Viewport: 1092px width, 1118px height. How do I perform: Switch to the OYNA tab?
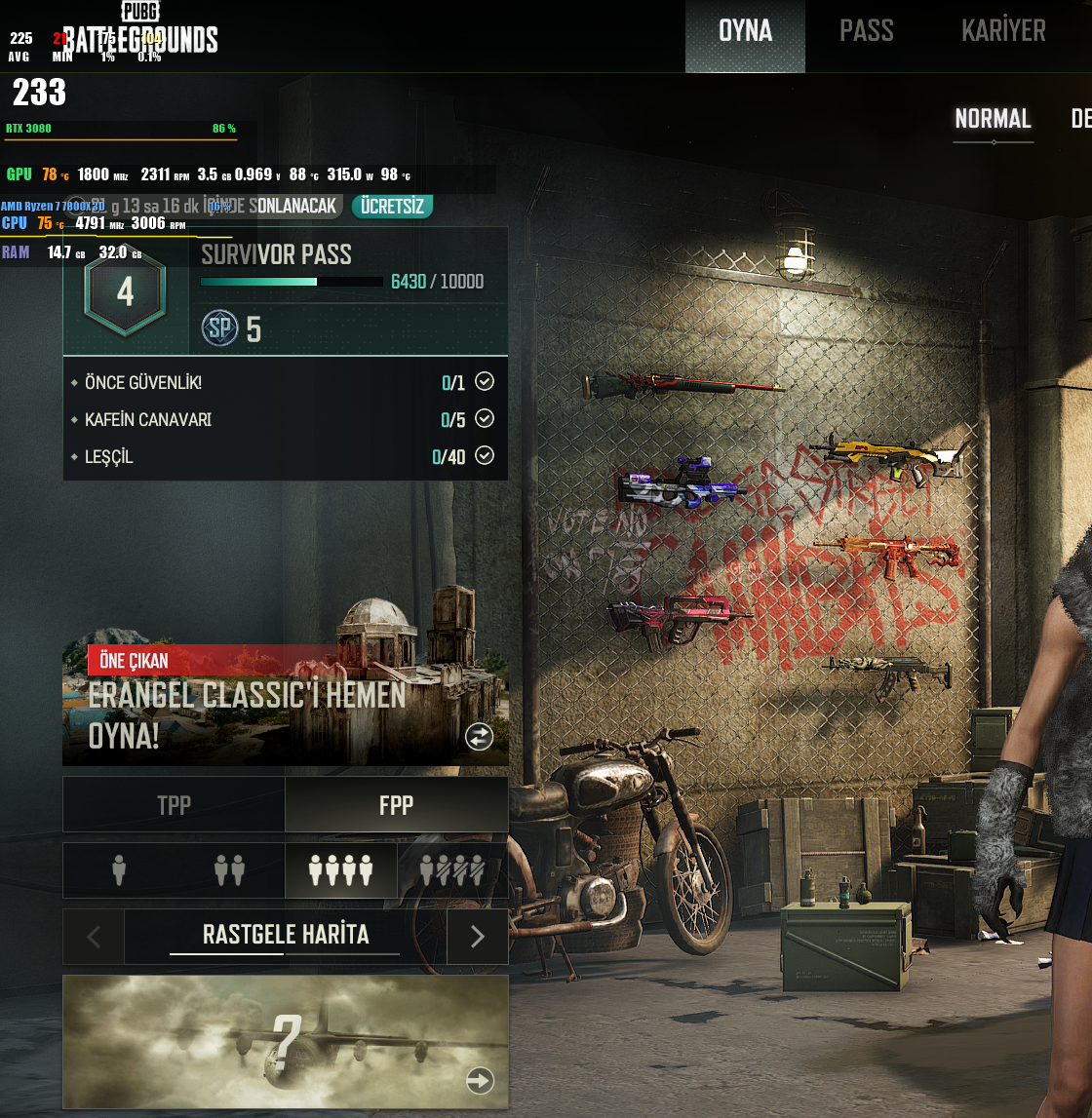[745, 32]
